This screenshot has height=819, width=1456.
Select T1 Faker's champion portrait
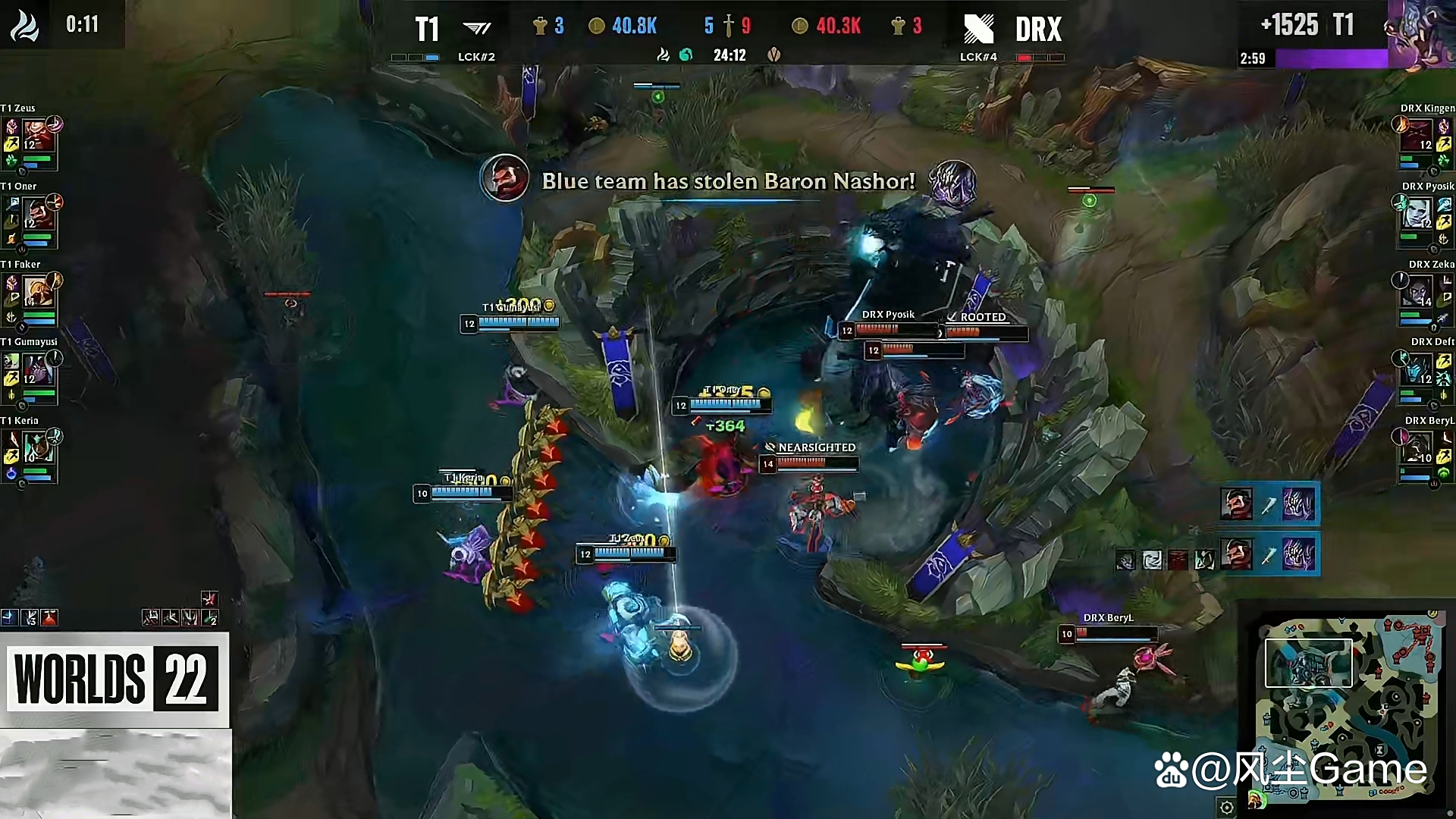[36, 292]
